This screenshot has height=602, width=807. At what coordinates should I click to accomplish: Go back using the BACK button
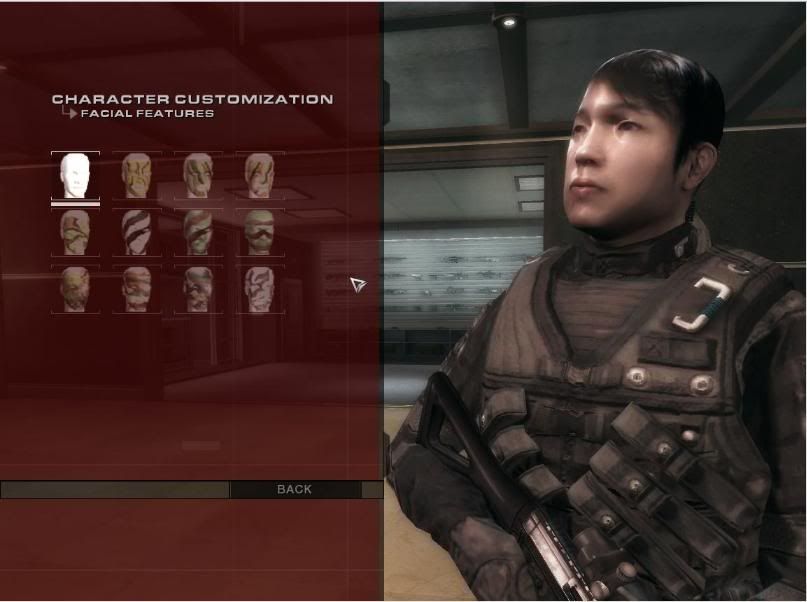click(x=295, y=489)
